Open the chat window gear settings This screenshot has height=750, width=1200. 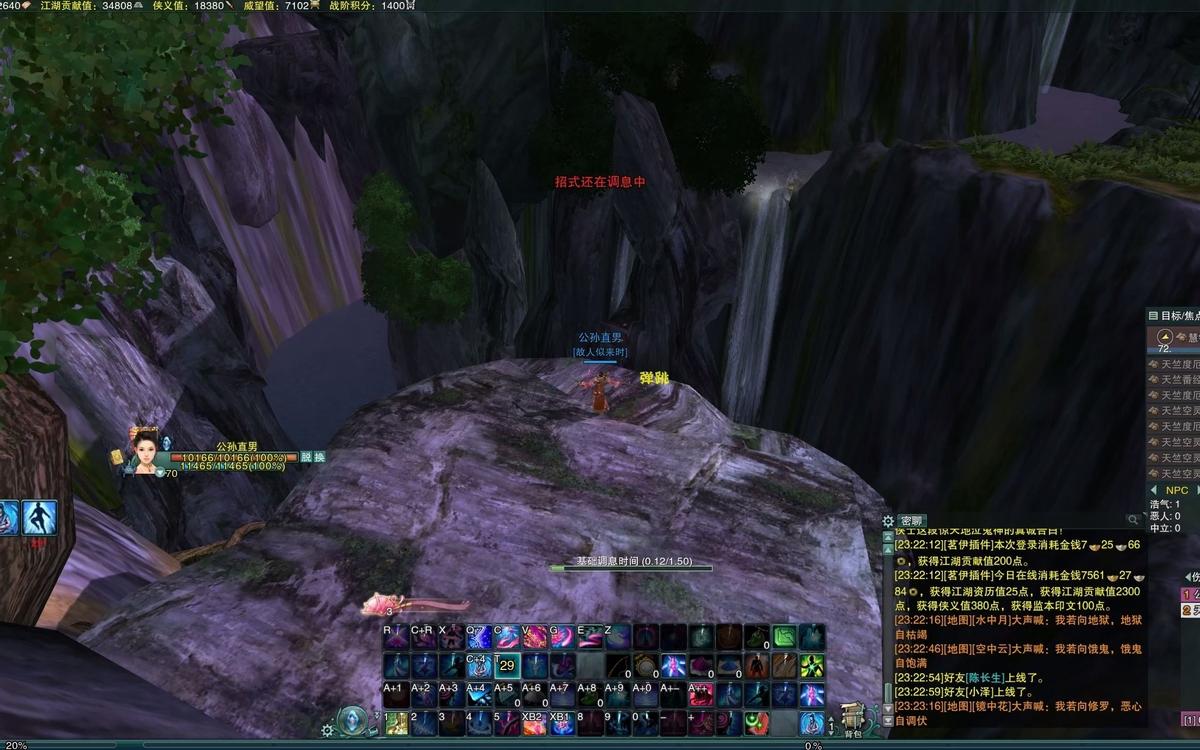coord(887,521)
